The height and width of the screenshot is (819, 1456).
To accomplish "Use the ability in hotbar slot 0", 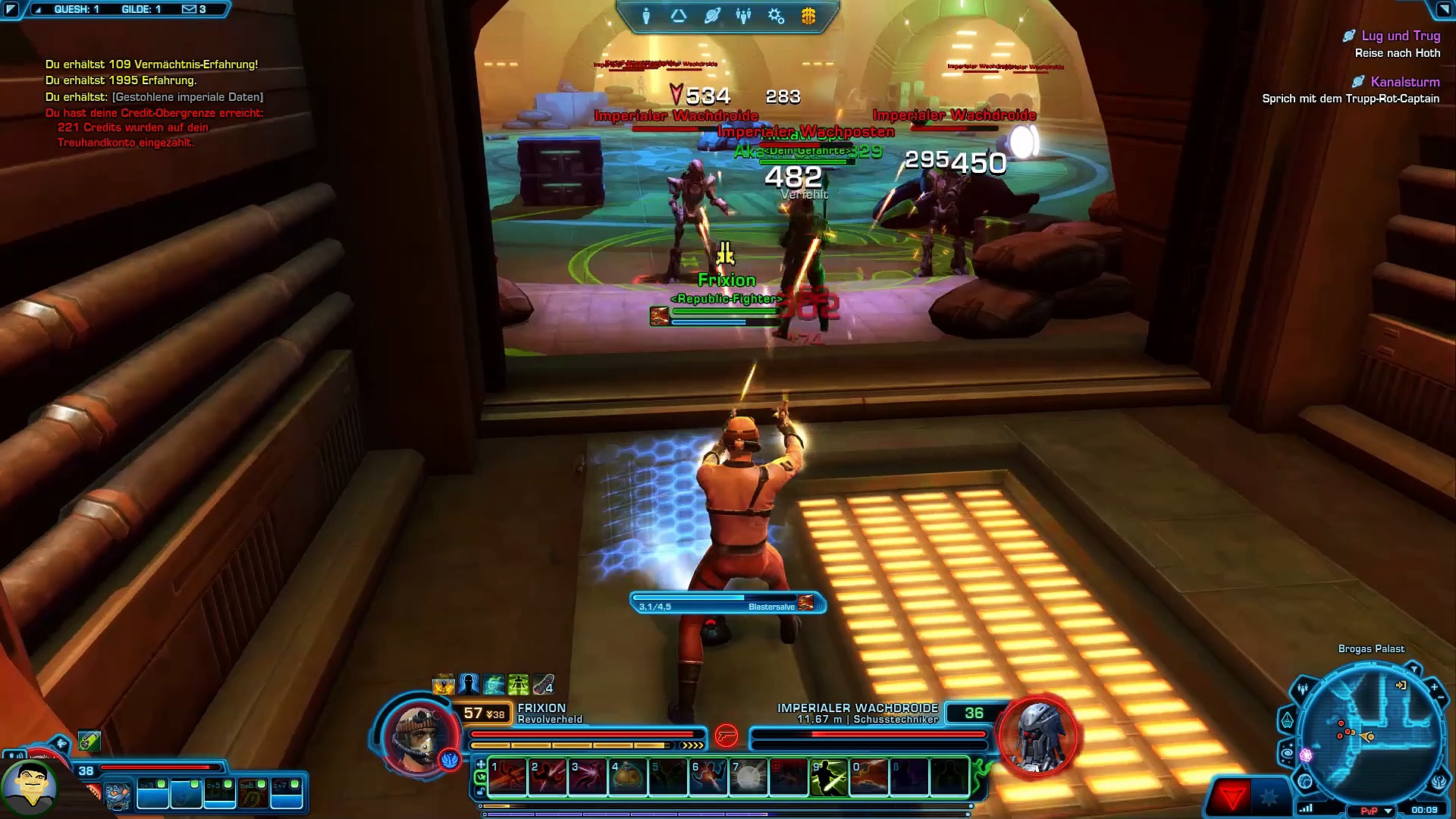I will 869,777.
